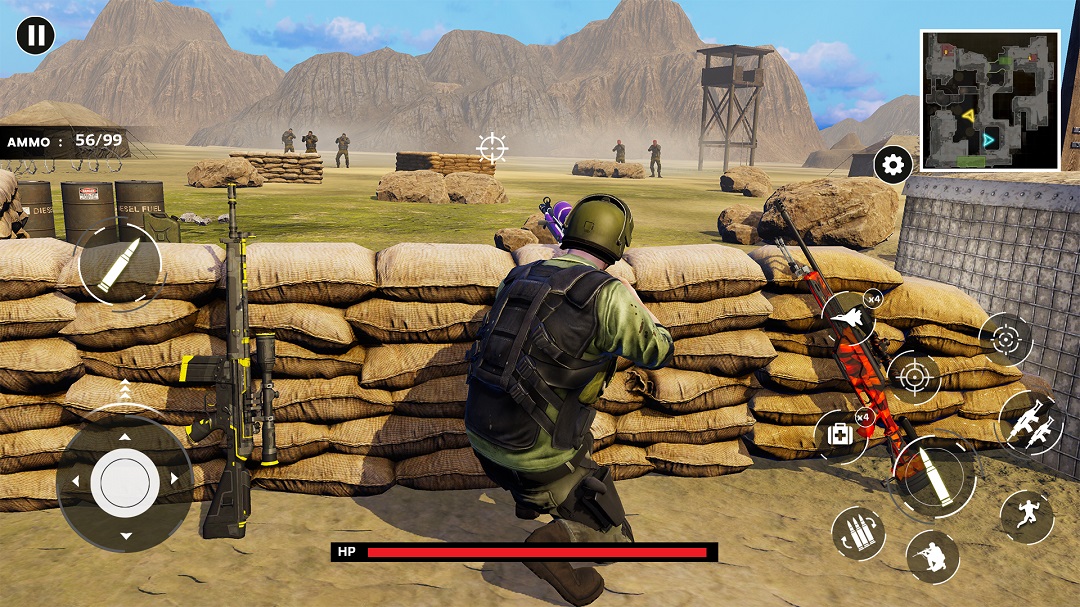Click the movement joystick's up arrow
This screenshot has width=1080, height=607.
pyautogui.click(x=125, y=436)
